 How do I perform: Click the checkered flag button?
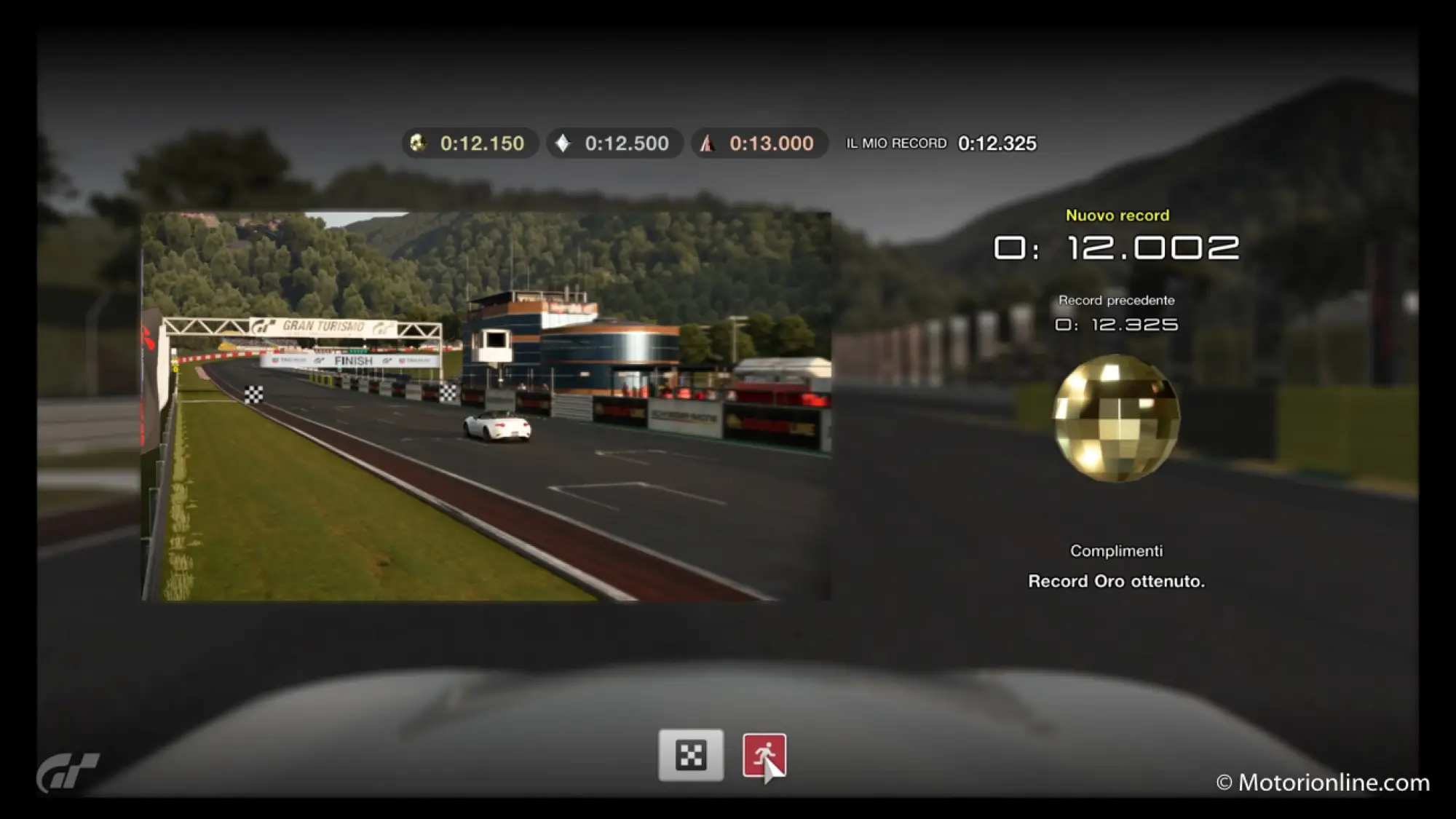[691, 755]
